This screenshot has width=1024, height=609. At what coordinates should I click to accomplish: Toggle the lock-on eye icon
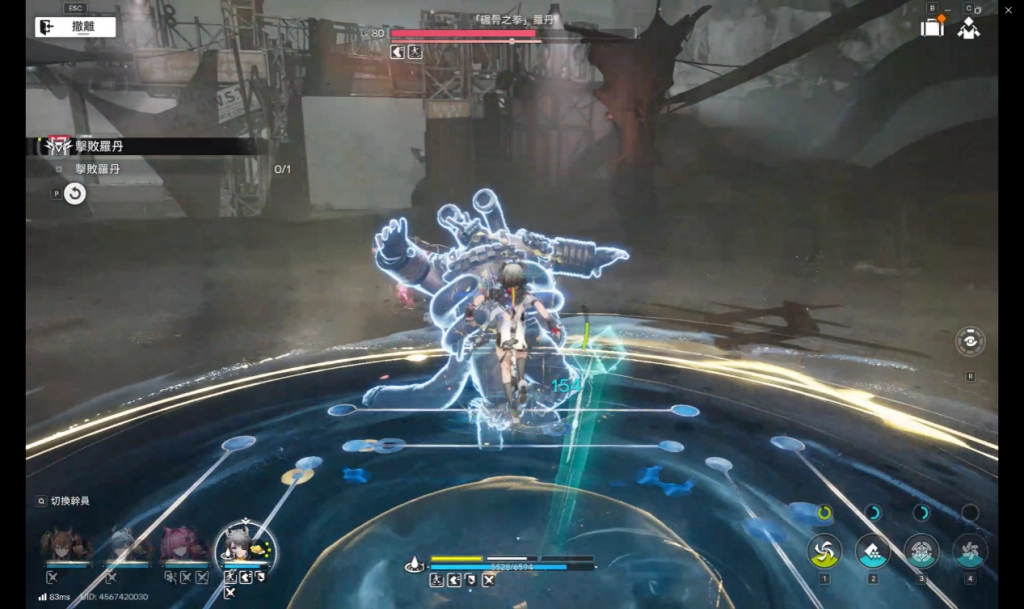coord(969,341)
